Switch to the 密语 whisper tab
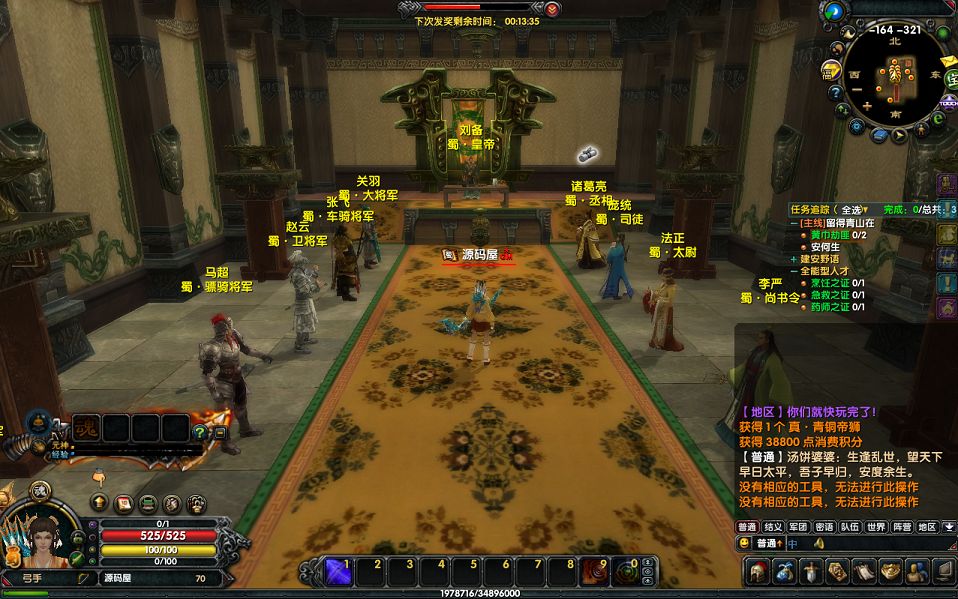958x599 pixels. click(x=824, y=527)
